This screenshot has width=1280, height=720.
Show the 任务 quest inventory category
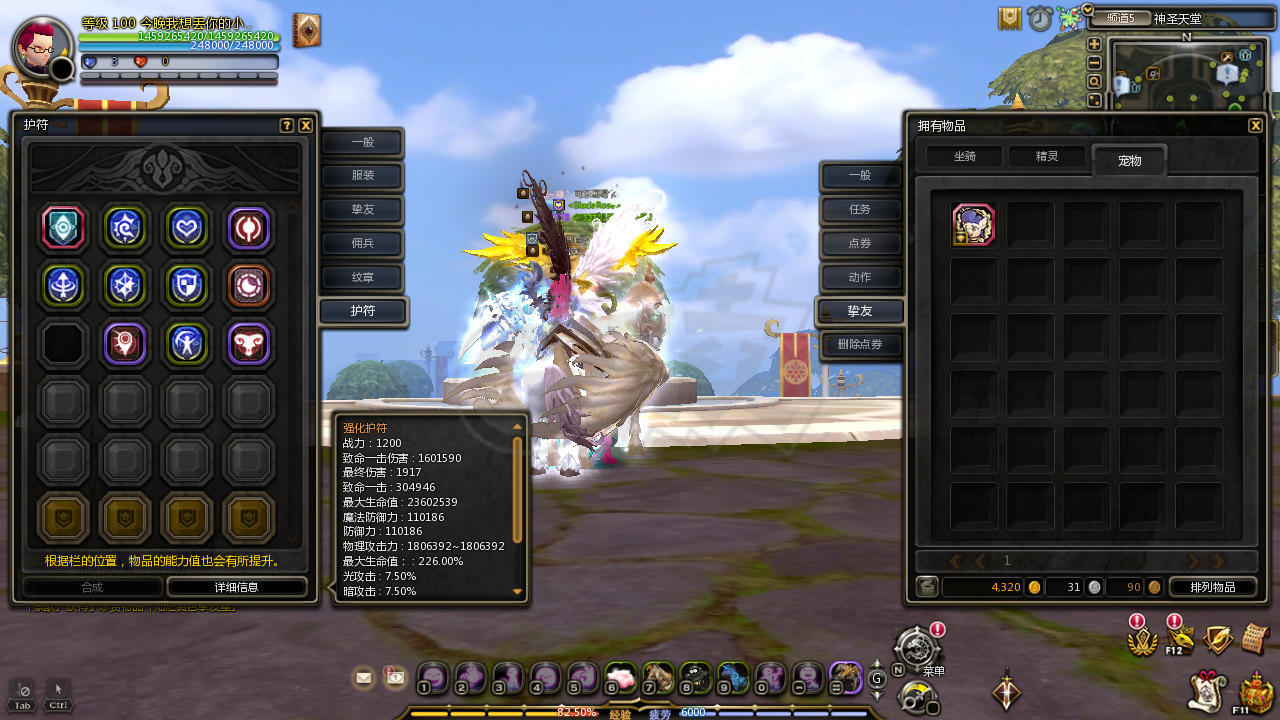point(860,210)
